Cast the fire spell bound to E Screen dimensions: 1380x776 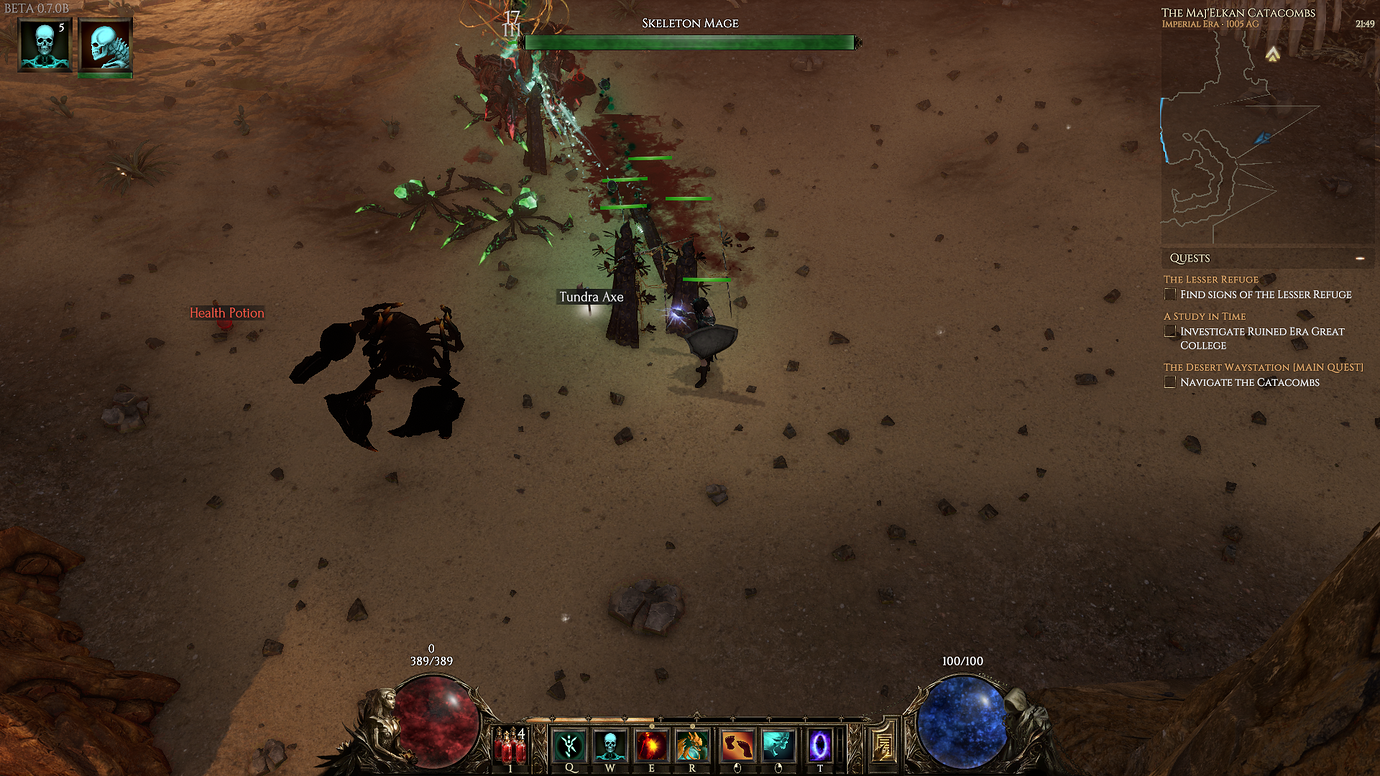(650, 745)
